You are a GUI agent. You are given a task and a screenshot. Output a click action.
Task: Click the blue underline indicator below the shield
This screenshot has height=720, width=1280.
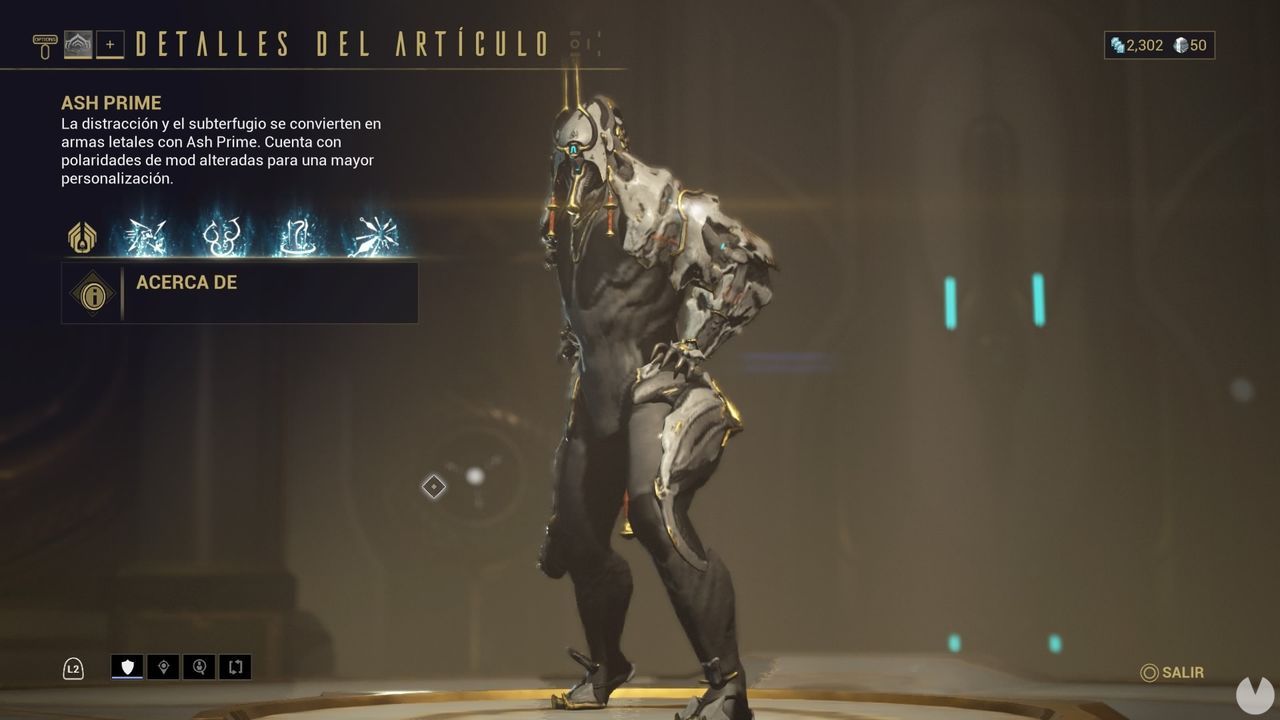[127, 677]
